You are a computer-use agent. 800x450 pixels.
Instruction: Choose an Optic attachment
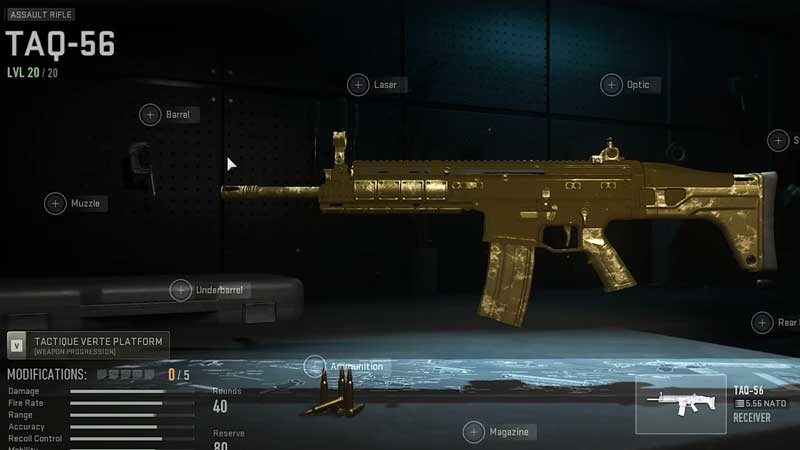611,85
